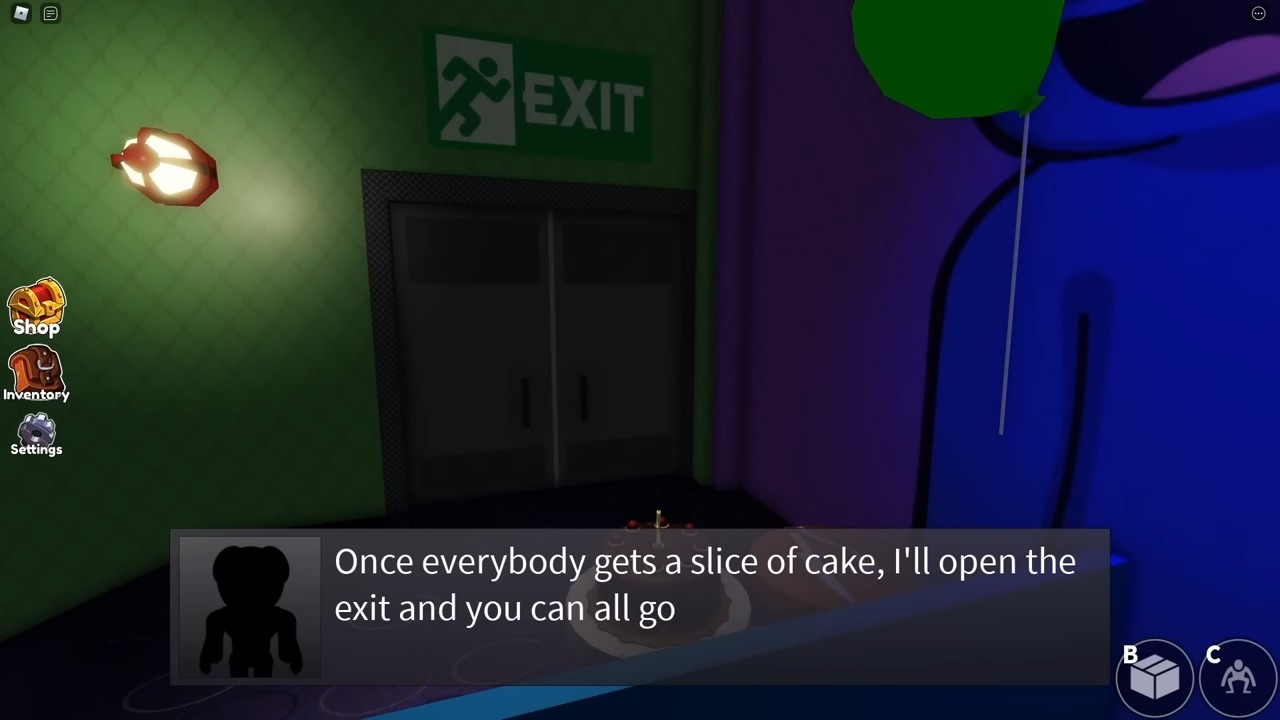Toggle crouch using the C button
1280x720 pixels.
(x=1238, y=675)
